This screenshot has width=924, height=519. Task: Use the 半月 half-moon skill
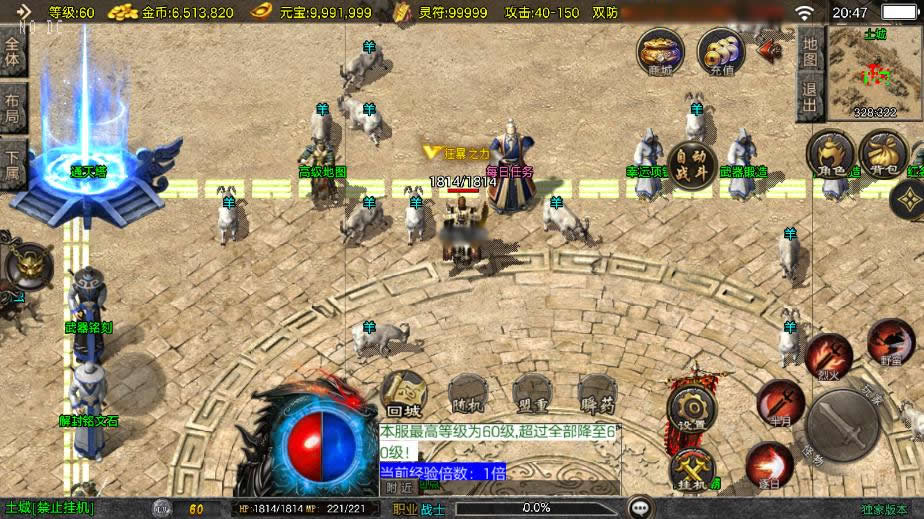tap(779, 403)
